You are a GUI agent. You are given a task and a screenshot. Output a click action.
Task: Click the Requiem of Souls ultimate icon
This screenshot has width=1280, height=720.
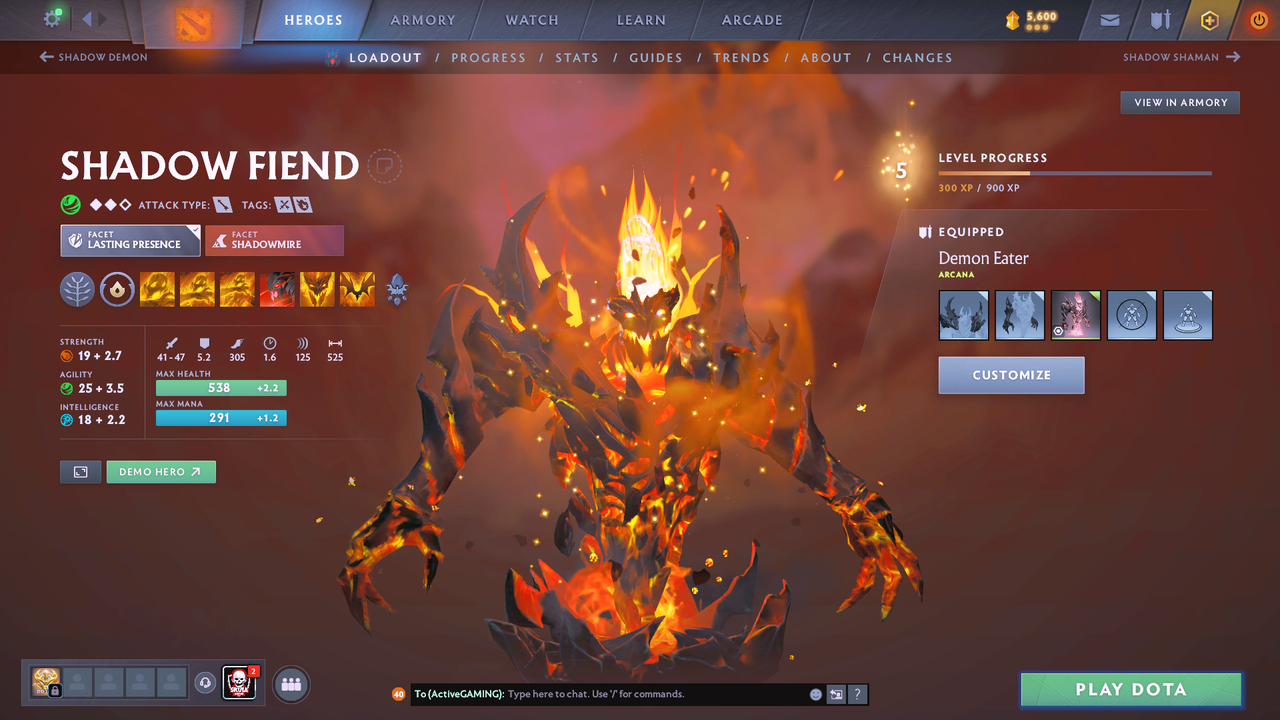click(x=357, y=289)
